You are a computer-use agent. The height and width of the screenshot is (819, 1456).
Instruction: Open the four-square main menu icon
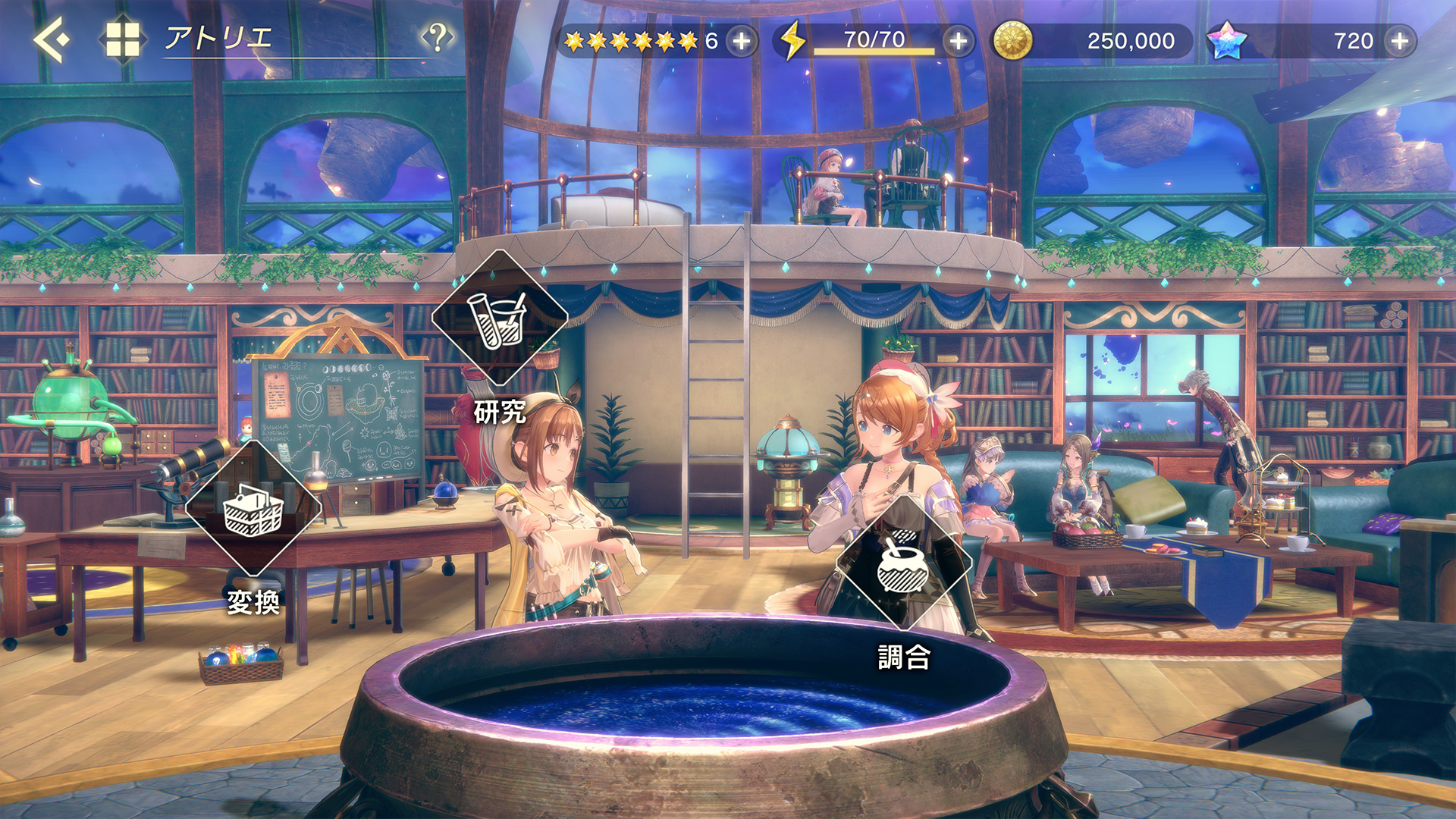coord(122,39)
